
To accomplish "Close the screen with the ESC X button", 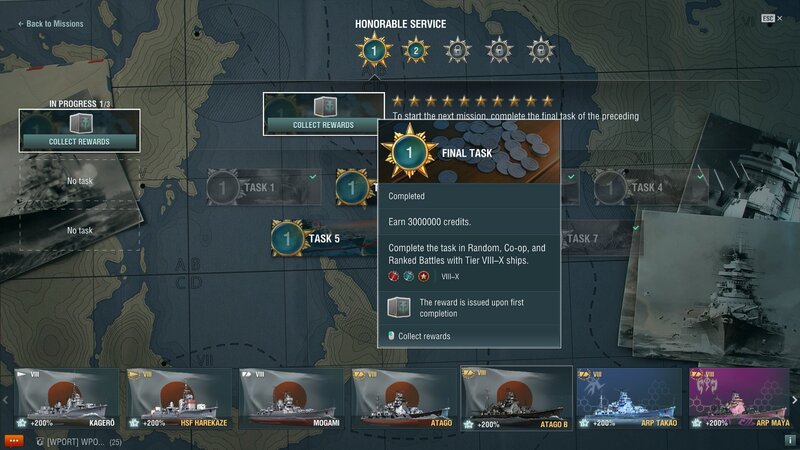I will click(x=772, y=18).
